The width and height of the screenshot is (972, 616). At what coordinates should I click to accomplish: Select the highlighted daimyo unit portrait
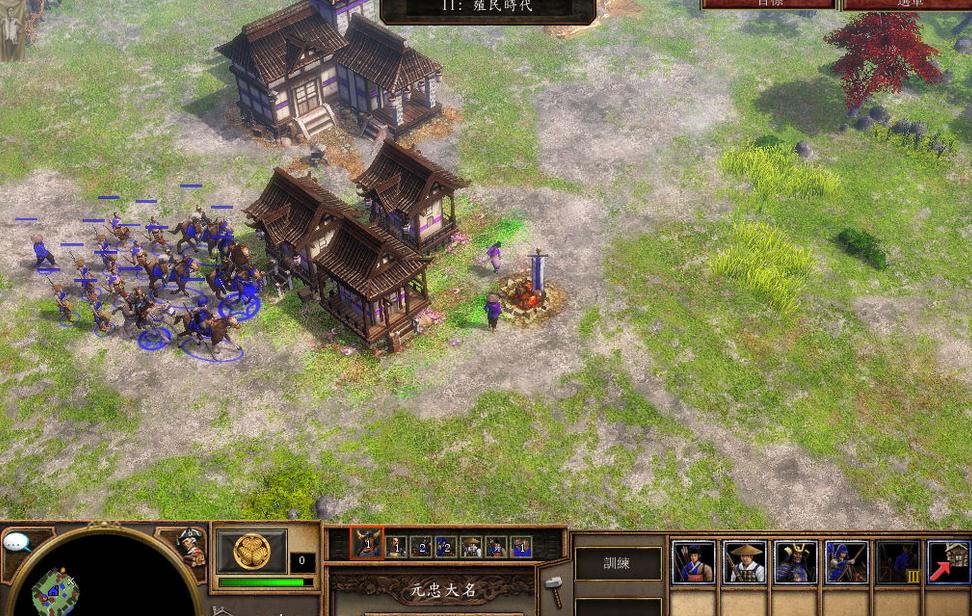pyautogui.click(x=367, y=545)
